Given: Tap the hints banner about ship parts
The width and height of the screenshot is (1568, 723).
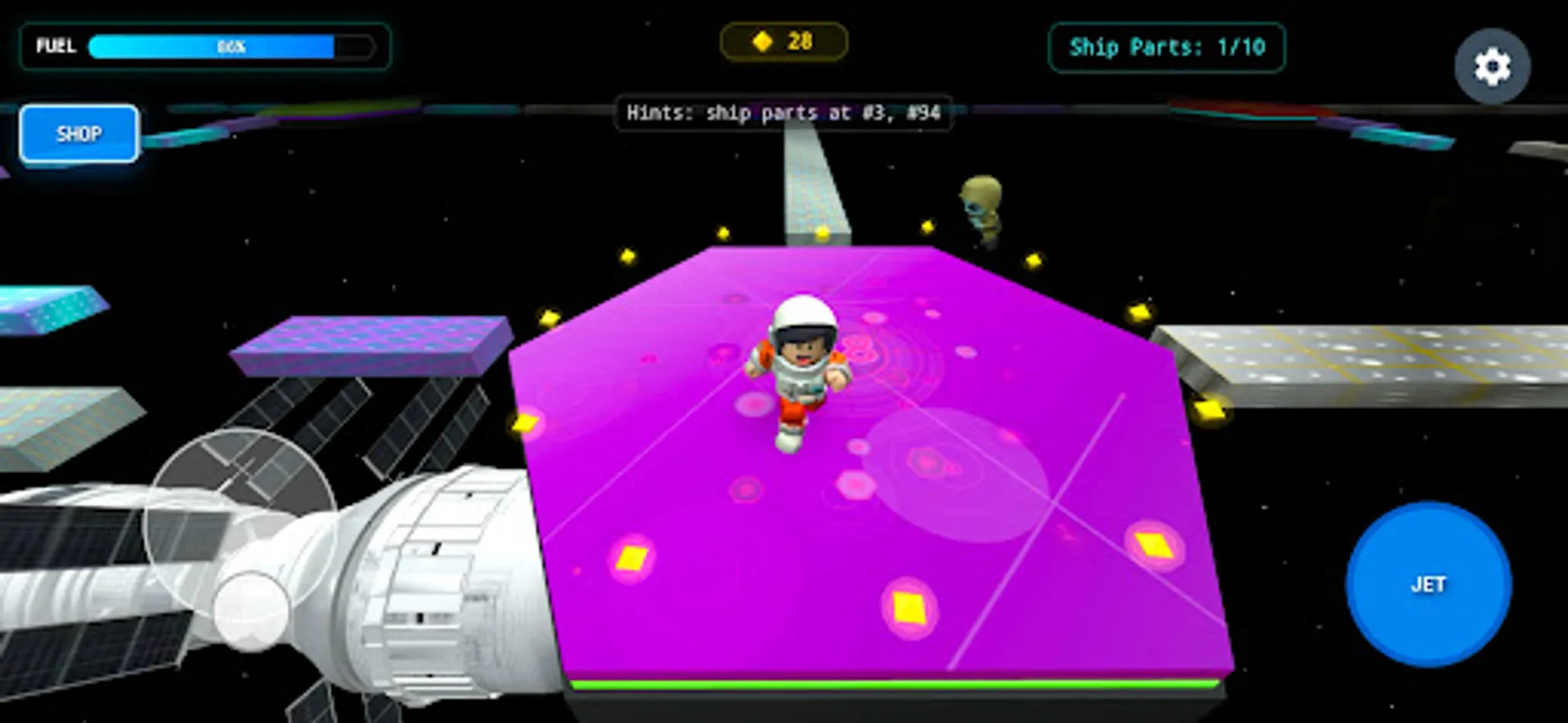Looking at the screenshot, I should tap(784, 114).
